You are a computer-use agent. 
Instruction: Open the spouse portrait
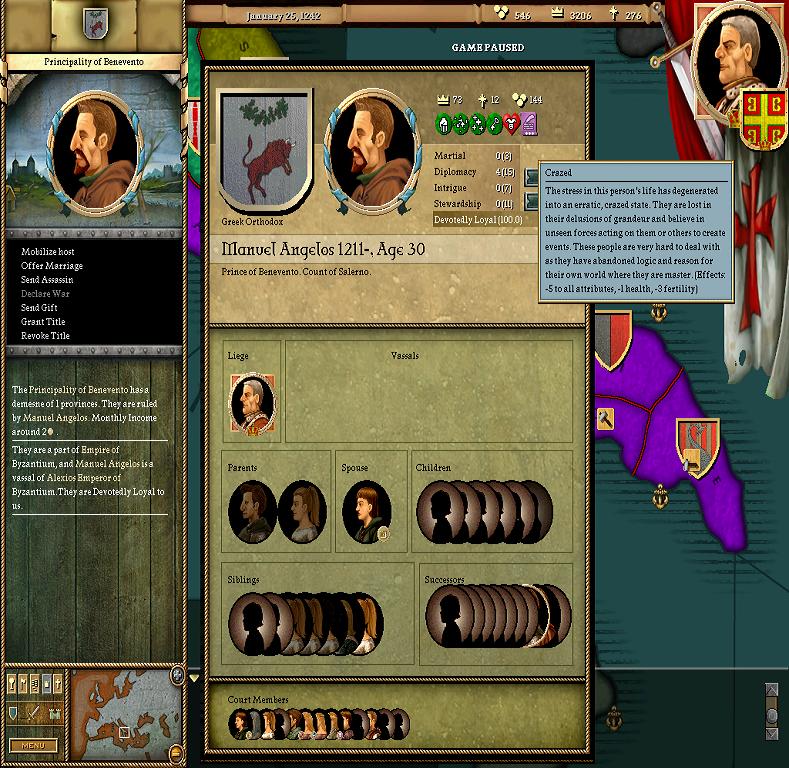pyautogui.click(x=365, y=510)
